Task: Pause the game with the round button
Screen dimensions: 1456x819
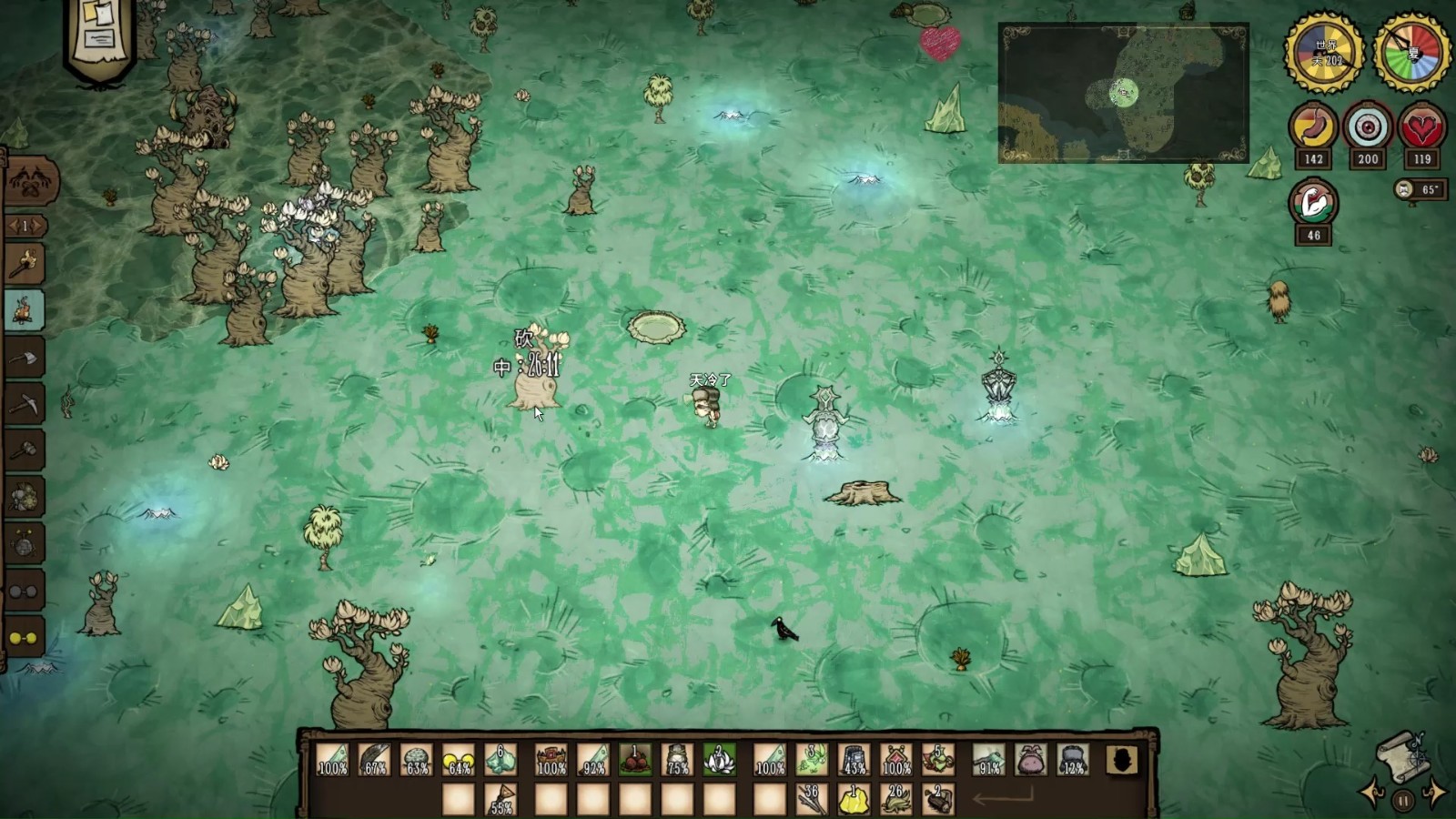Action: tap(1403, 801)
